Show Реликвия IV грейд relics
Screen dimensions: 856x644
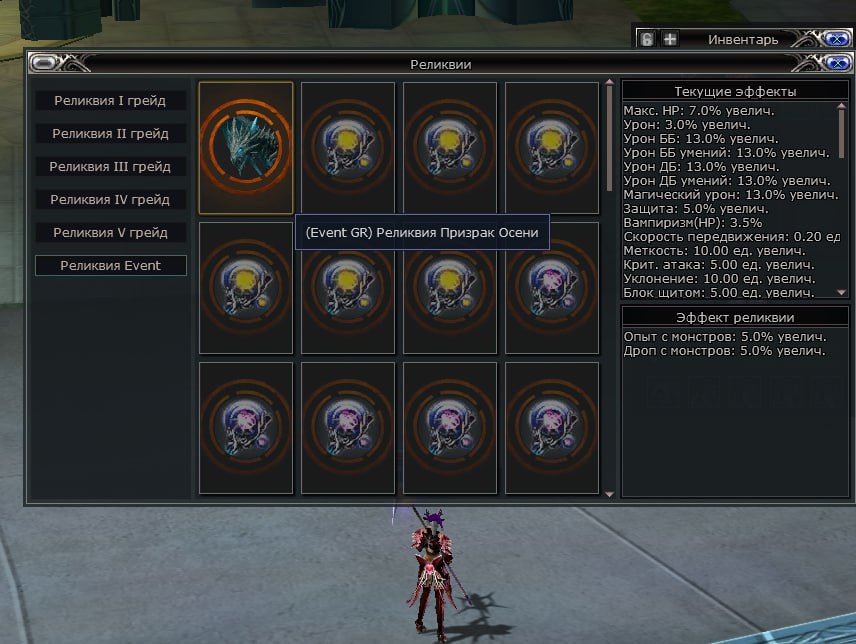(x=110, y=200)
